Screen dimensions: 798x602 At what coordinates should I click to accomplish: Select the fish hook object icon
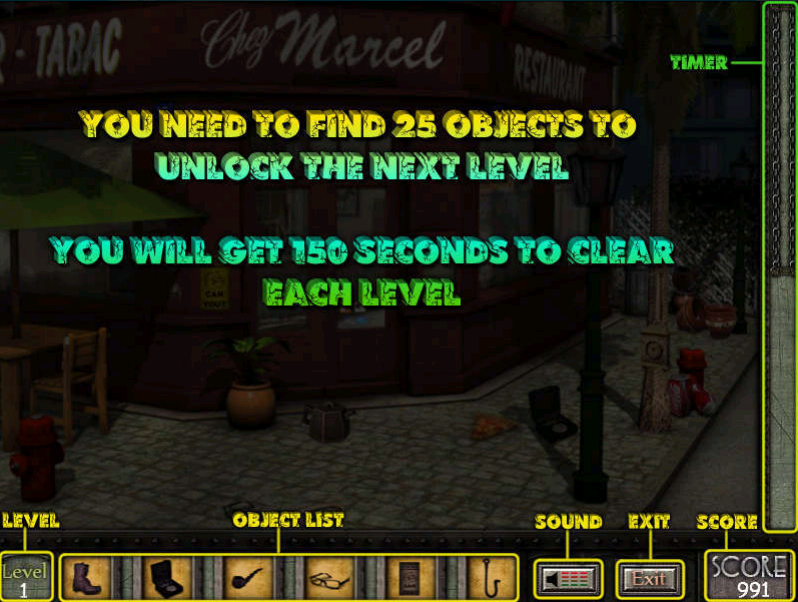tap(492, 578)
